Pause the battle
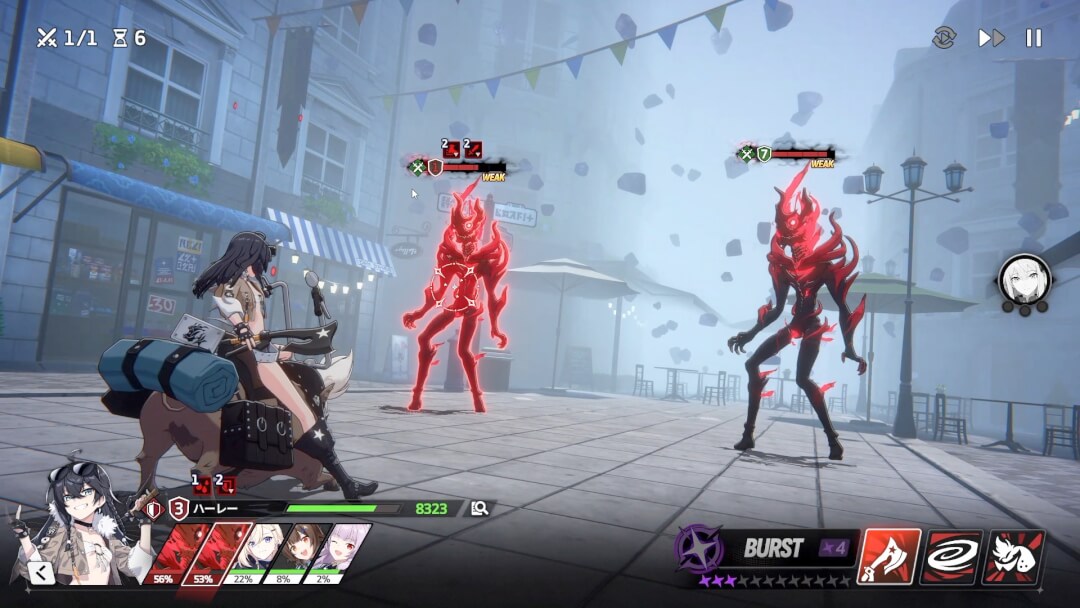 tap(1034, 38)
